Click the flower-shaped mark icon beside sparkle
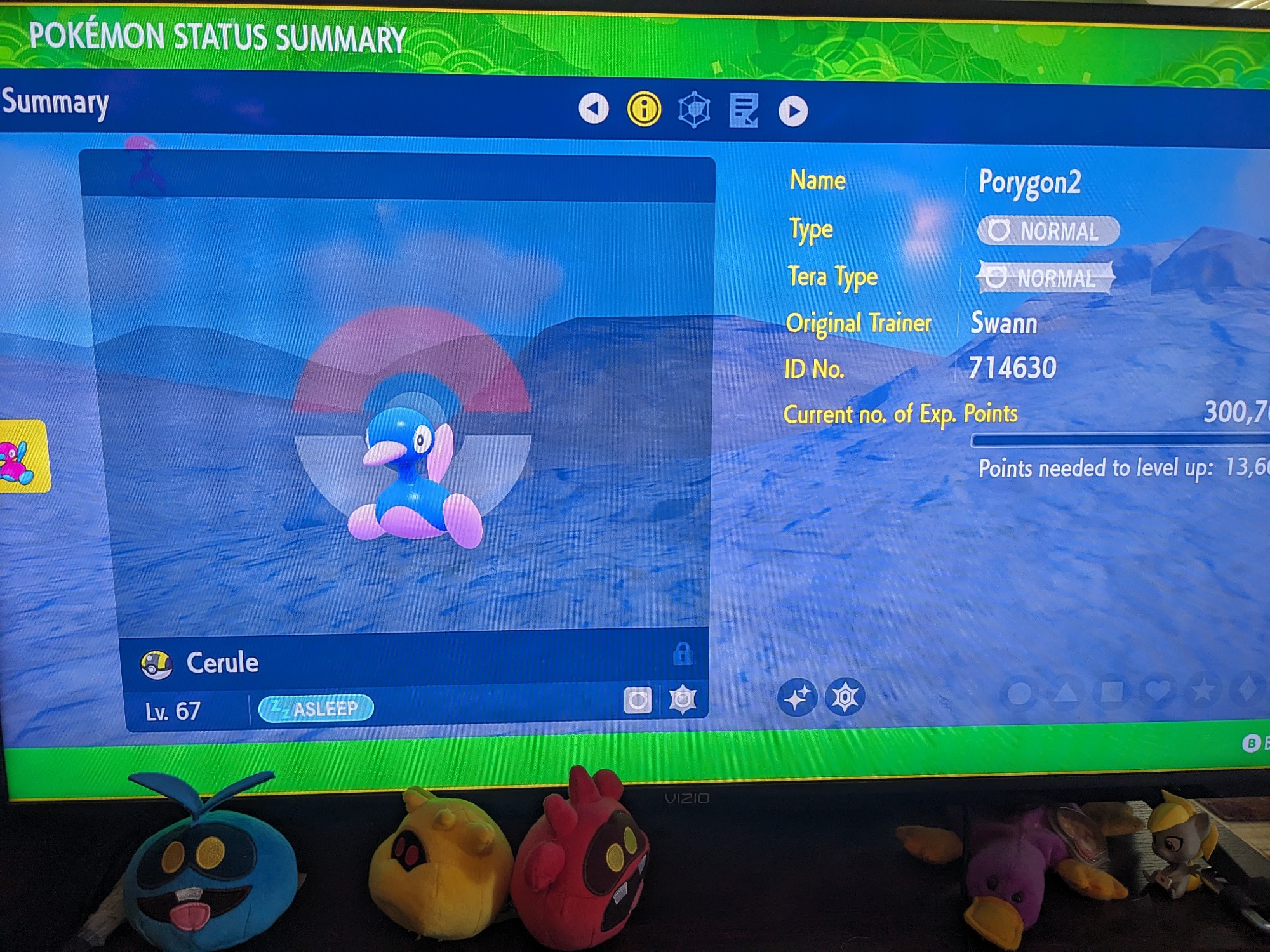Image resolution: width=1270 pixels, height=952 pixels. [x=845, y=697]
